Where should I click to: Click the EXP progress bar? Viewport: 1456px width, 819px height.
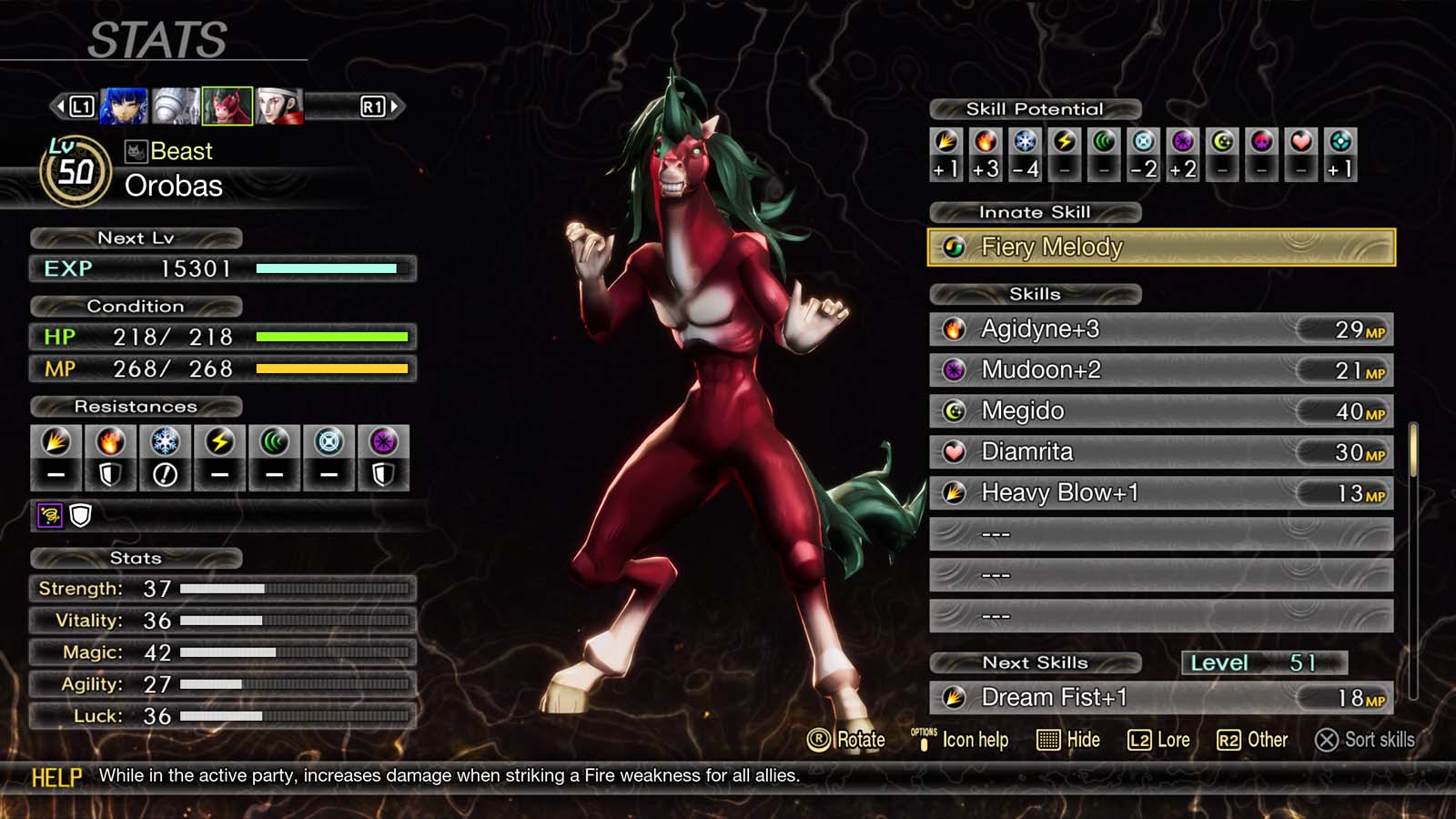(x=326, y=268)
